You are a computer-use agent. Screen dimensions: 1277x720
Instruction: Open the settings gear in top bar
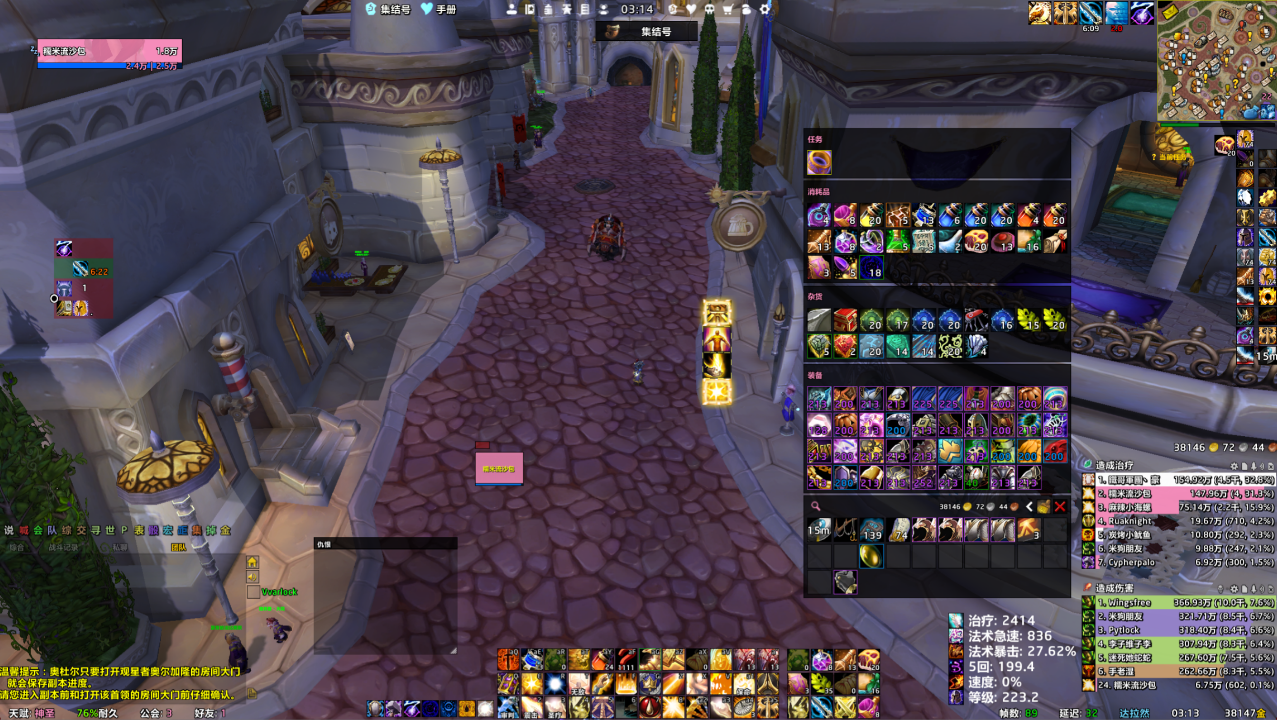765,9
